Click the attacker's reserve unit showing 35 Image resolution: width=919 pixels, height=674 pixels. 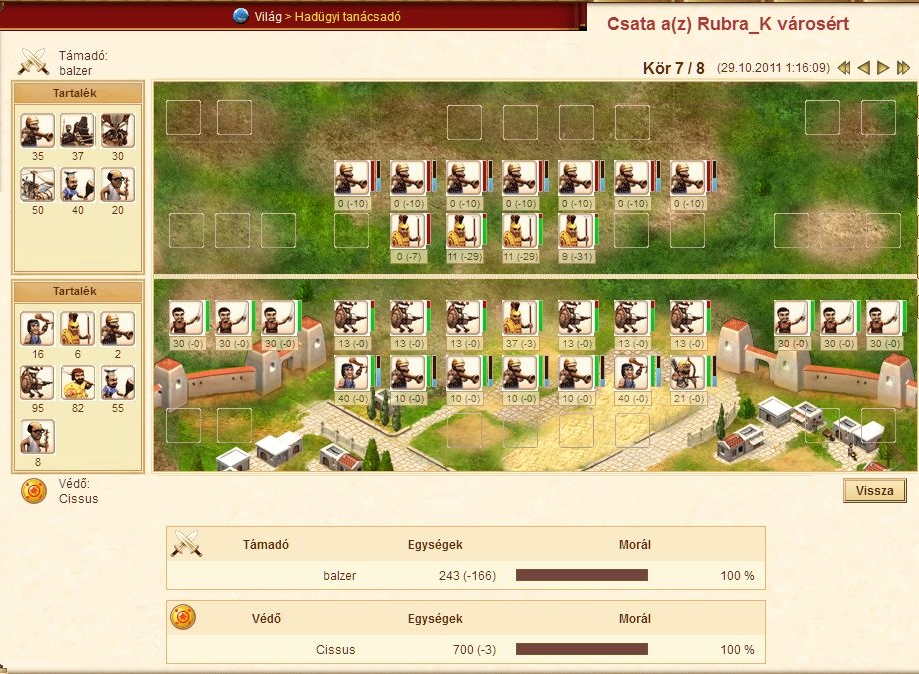37,130
